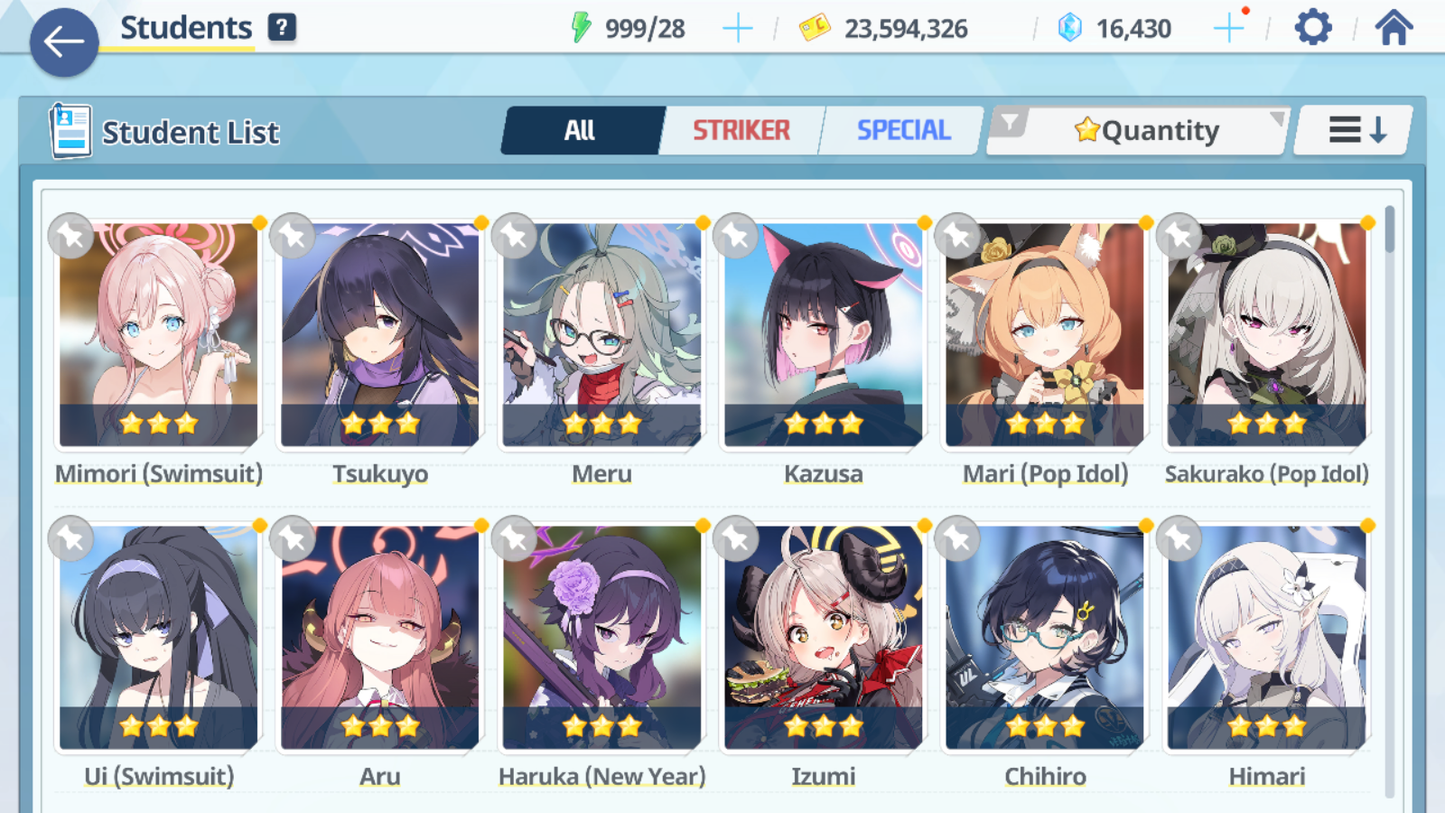Select the Kazusa student card

(823, 335)
